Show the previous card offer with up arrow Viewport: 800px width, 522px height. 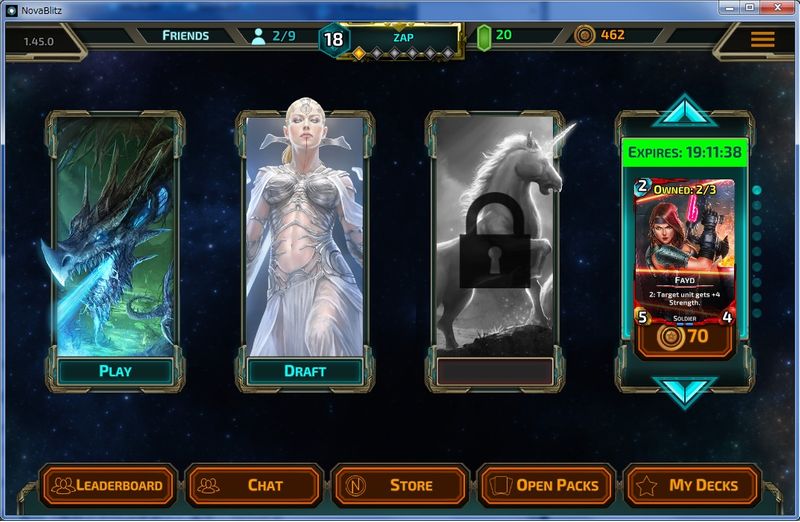coord(685,110)
